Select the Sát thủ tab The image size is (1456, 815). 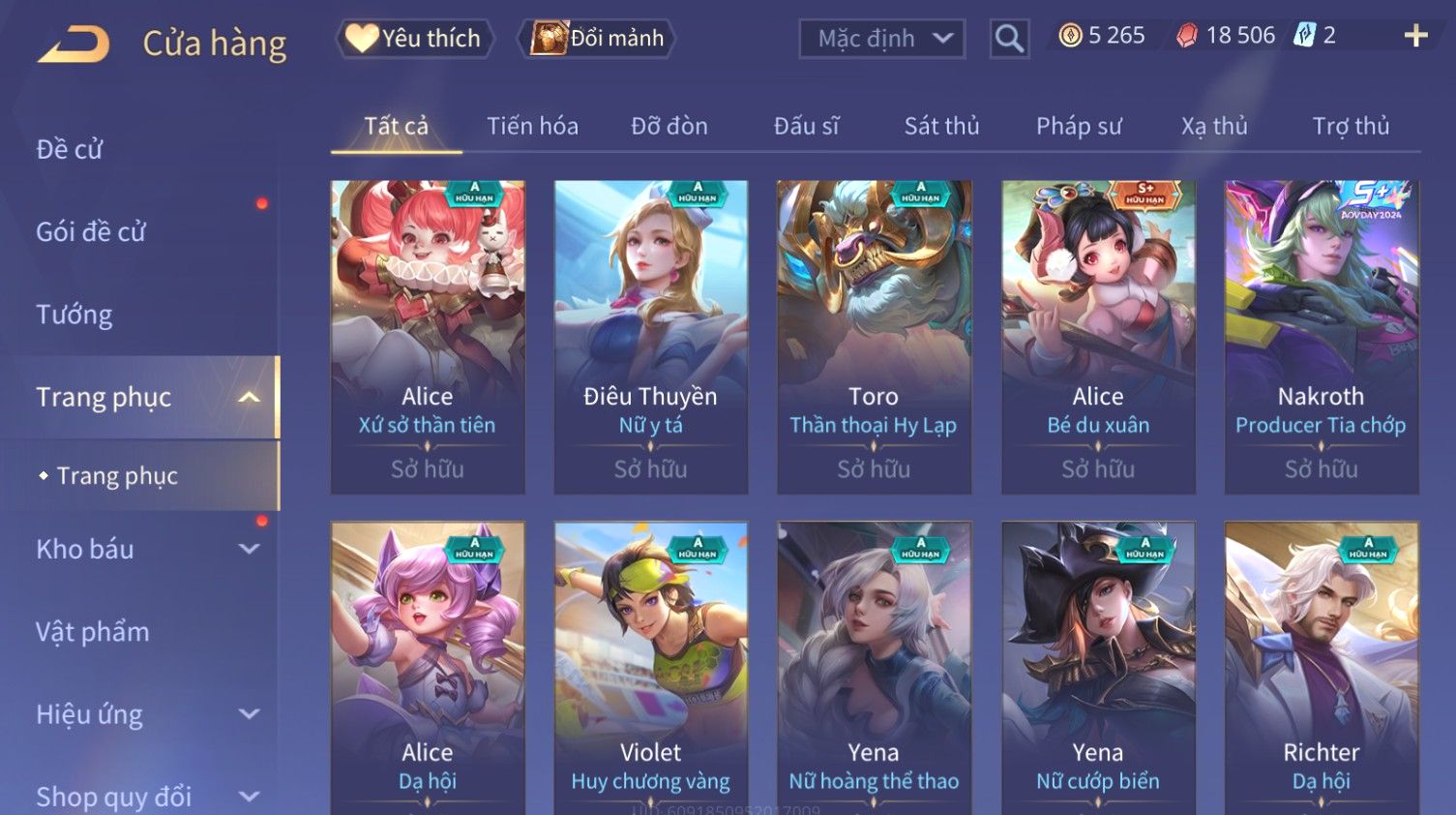[x=941, y=126]
